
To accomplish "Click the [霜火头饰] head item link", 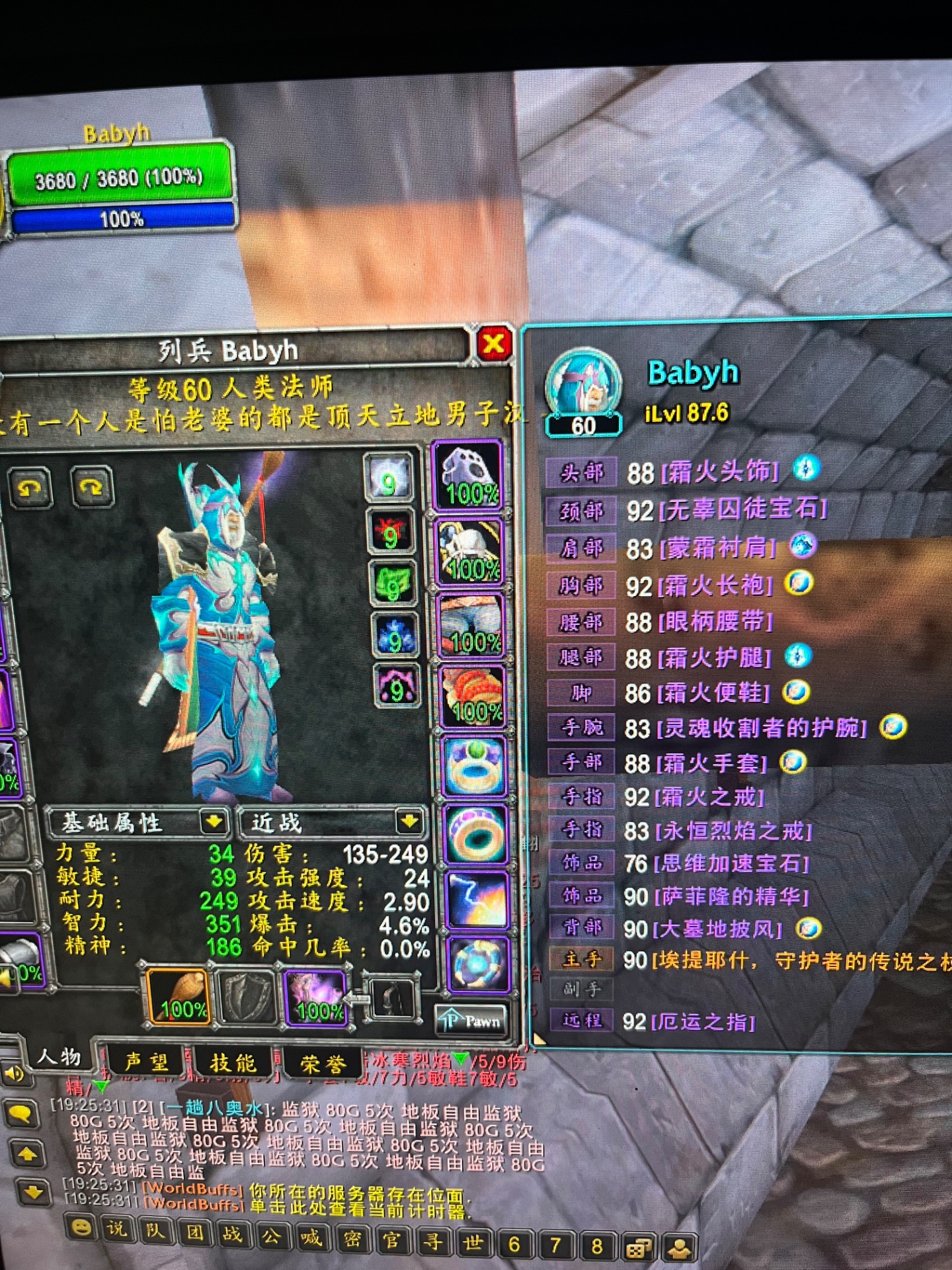I will [x=721, y=471].
